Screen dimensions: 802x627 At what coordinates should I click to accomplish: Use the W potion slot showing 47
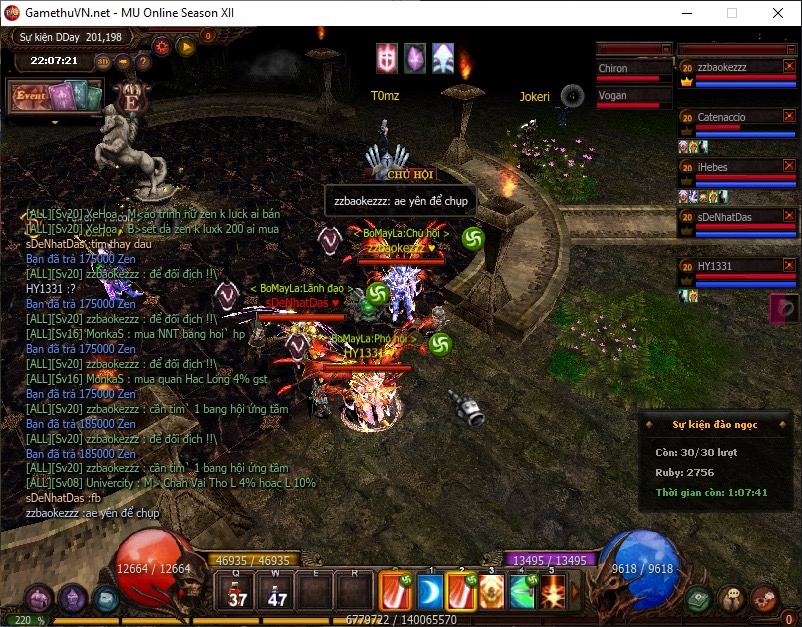[277, 591]
